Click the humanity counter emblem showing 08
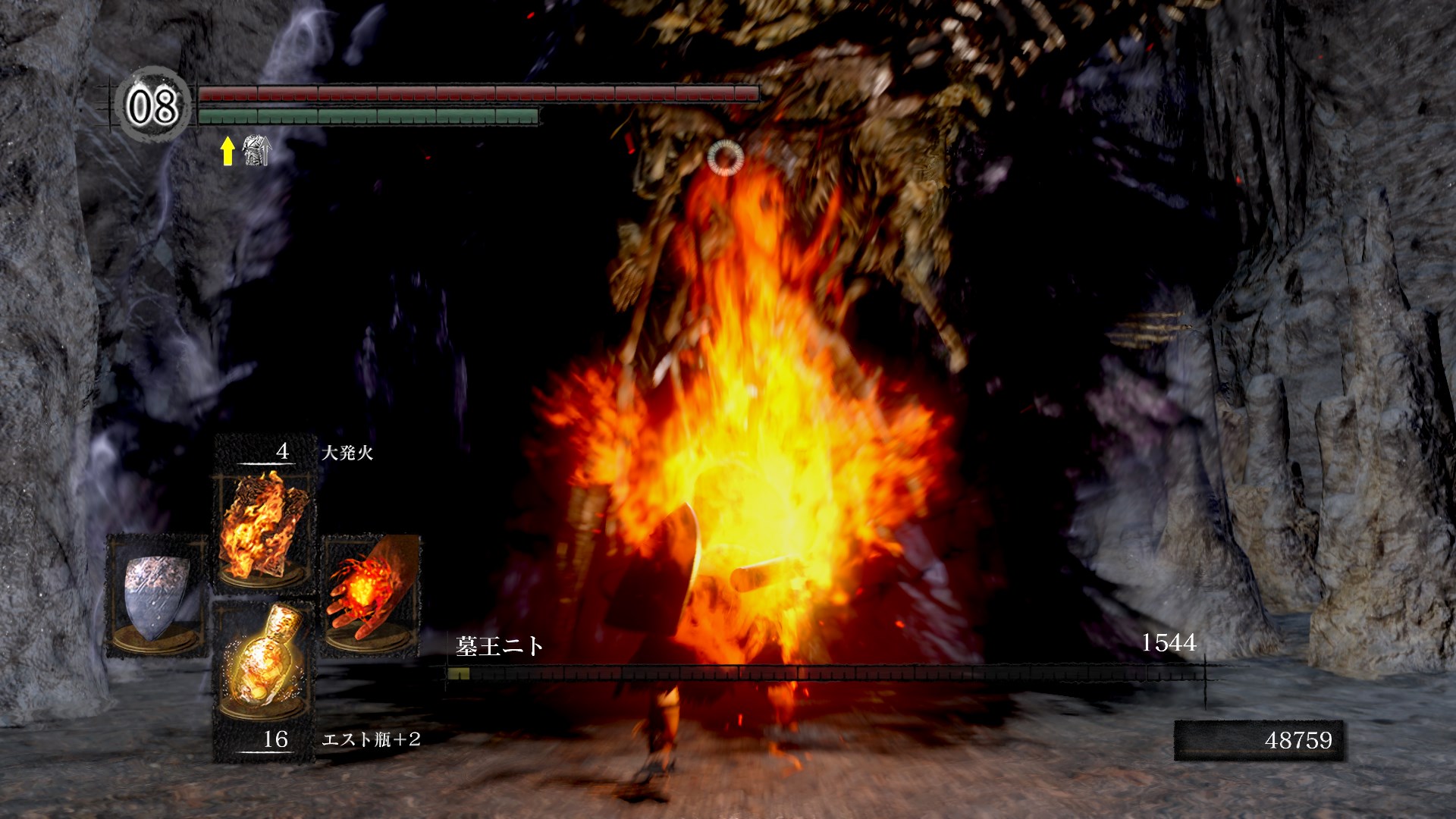Viewport: 1456px width, 819px height. [152, 105]
